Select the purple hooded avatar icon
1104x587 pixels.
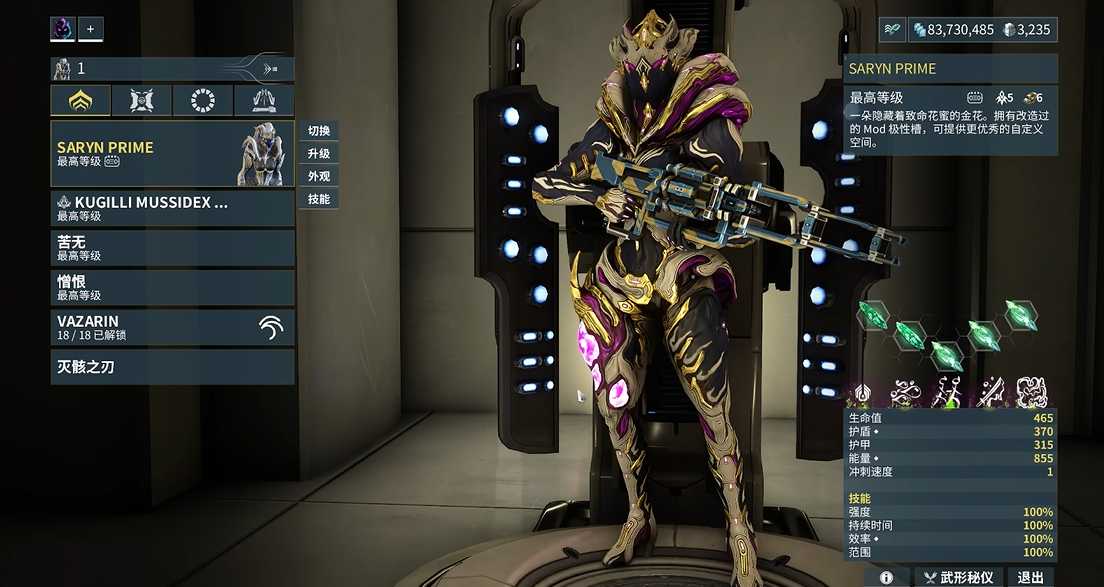[x=62, y=29]
